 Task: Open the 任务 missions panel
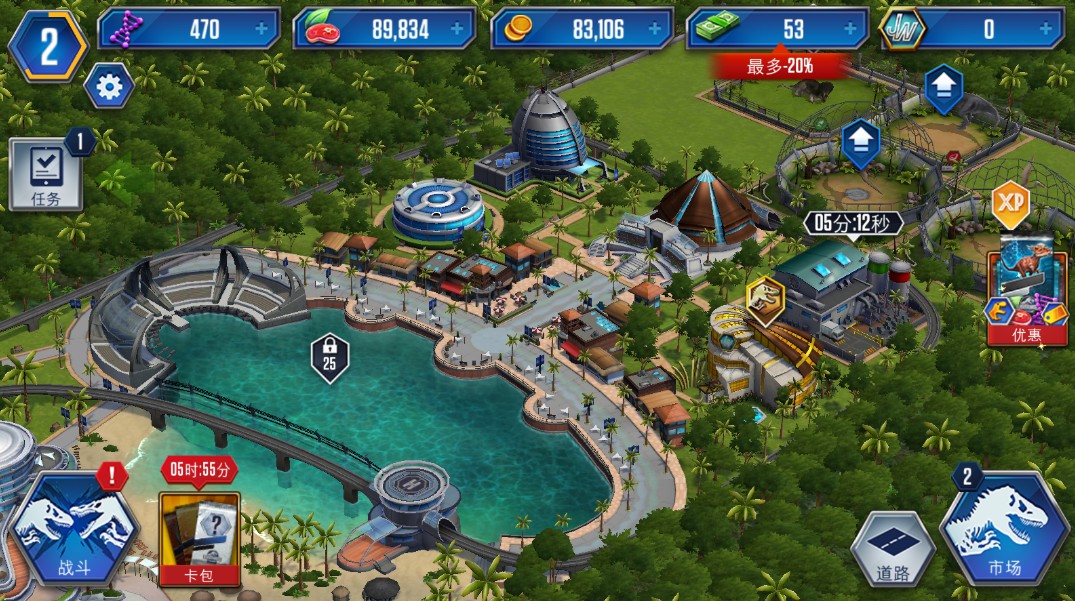(45, 175)
